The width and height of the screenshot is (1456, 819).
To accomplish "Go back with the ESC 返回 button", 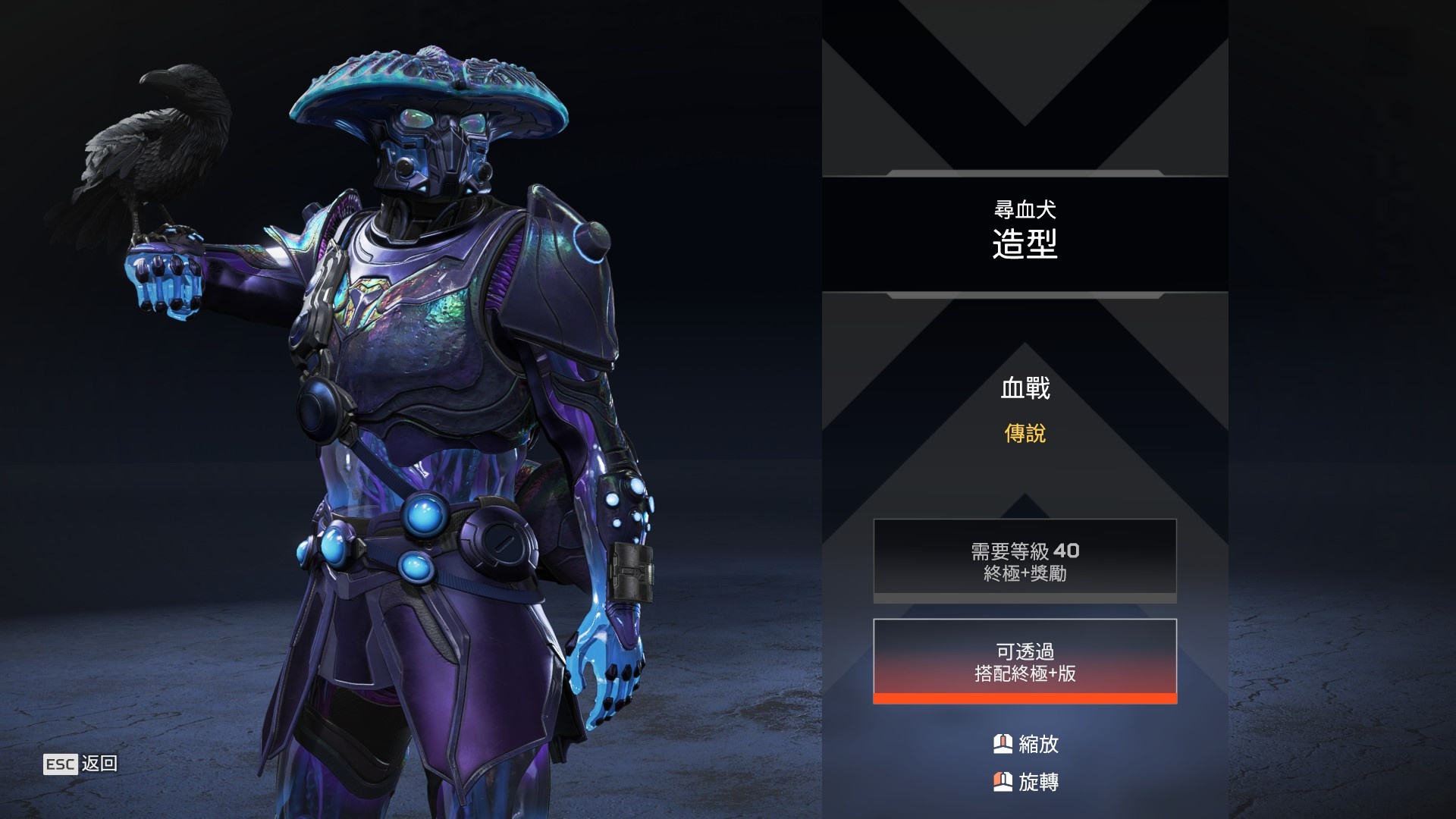I will click(x=80, y=764).
